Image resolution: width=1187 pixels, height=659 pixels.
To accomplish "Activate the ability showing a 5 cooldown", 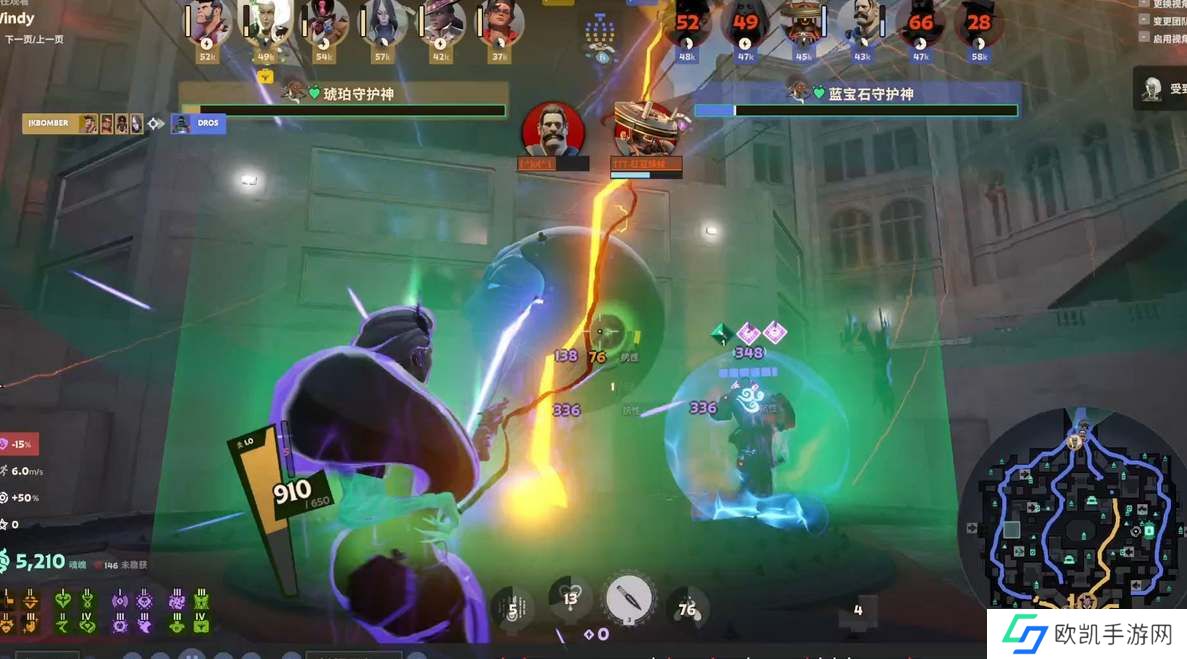I will 513,607.
